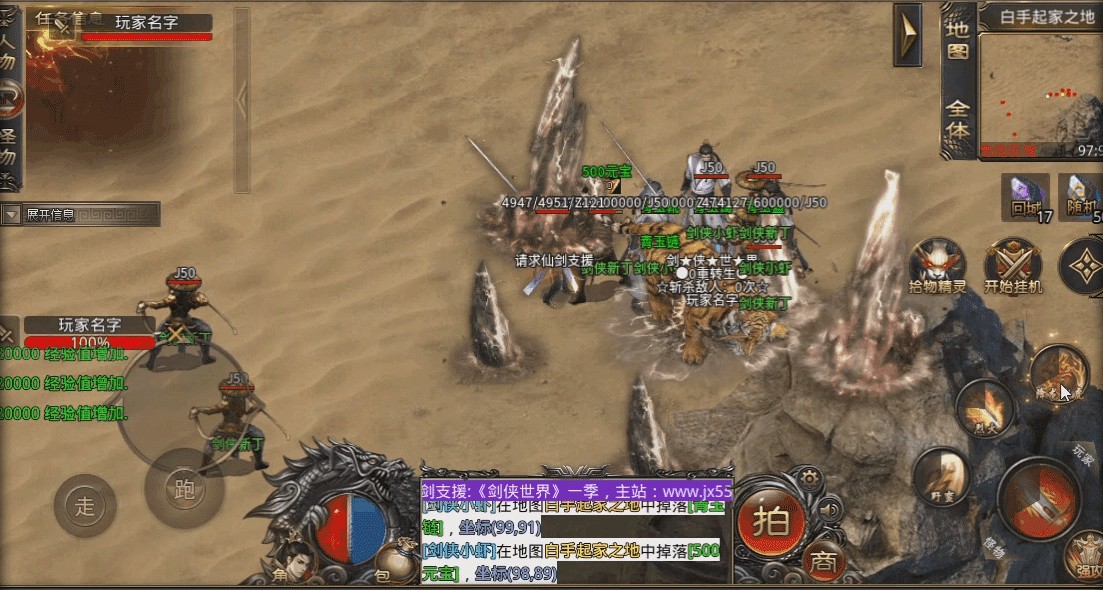Select the 地图 map tab
This screenshot has width=1103, height=590.
pyautogui.click(x=957, y=38)
